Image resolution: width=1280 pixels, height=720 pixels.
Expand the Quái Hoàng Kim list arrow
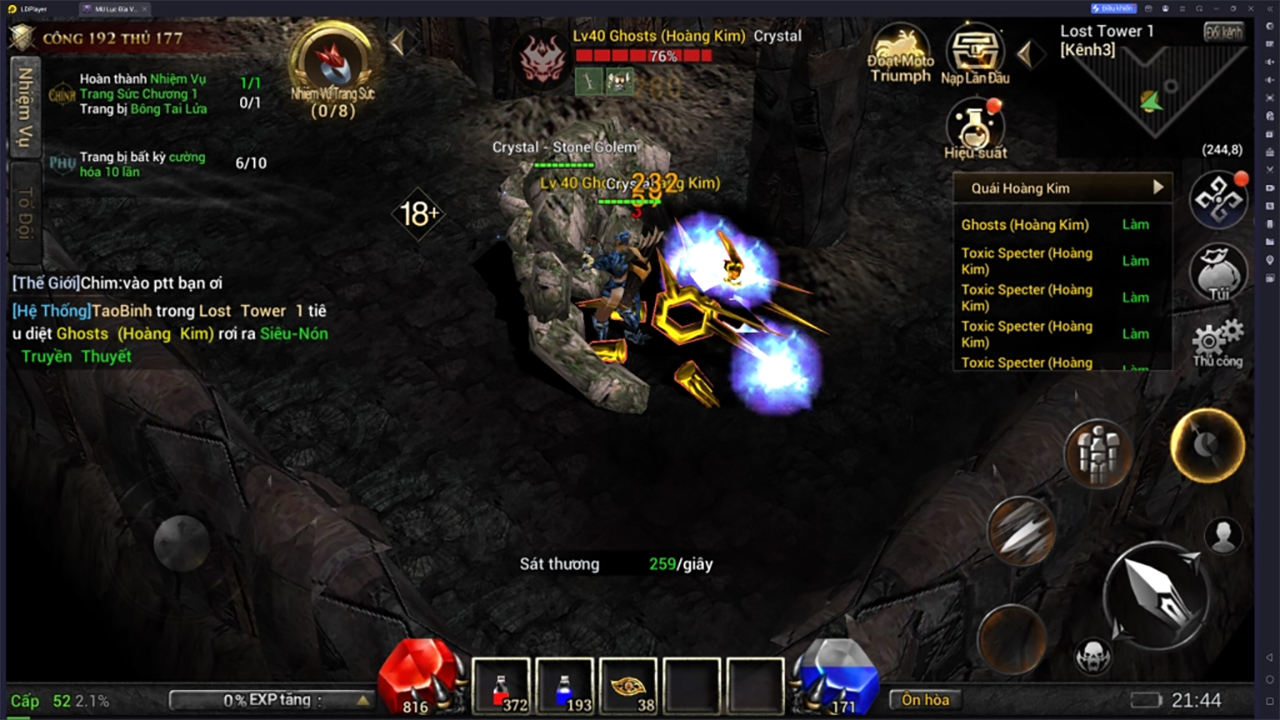point(1158,187)
